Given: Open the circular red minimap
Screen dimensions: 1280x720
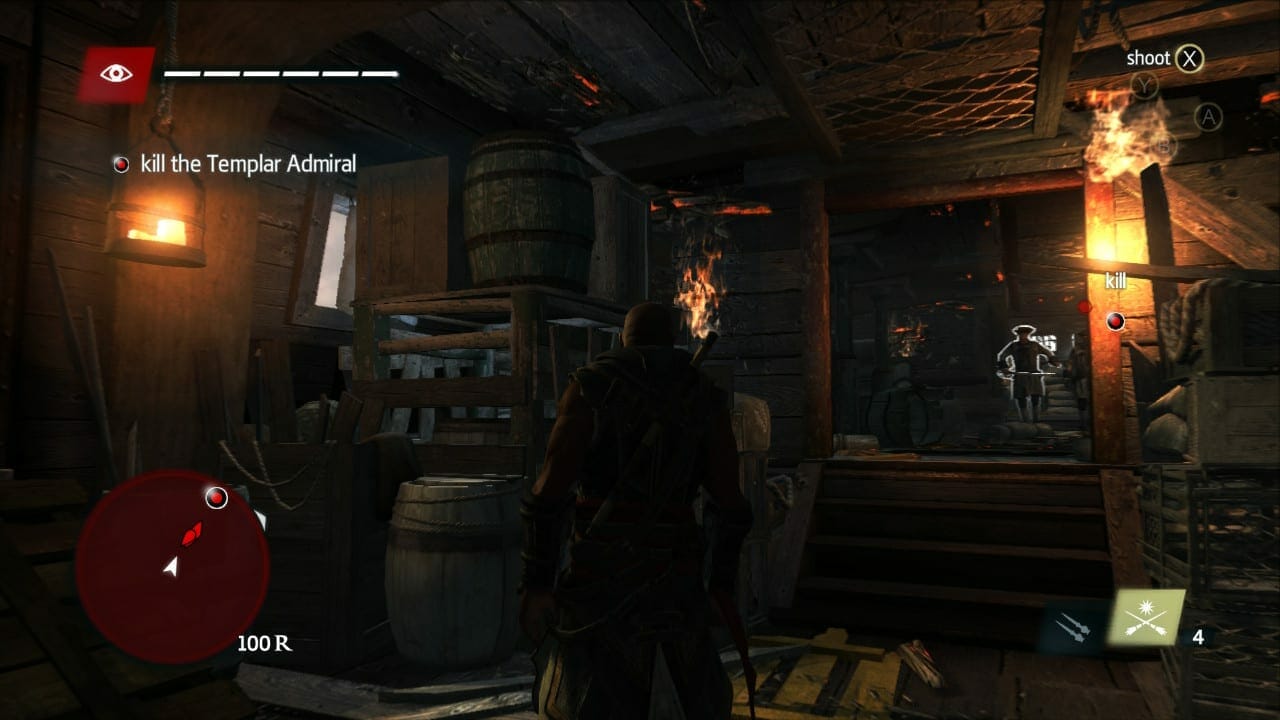Looking at the screenshot, I should [172, 565].
